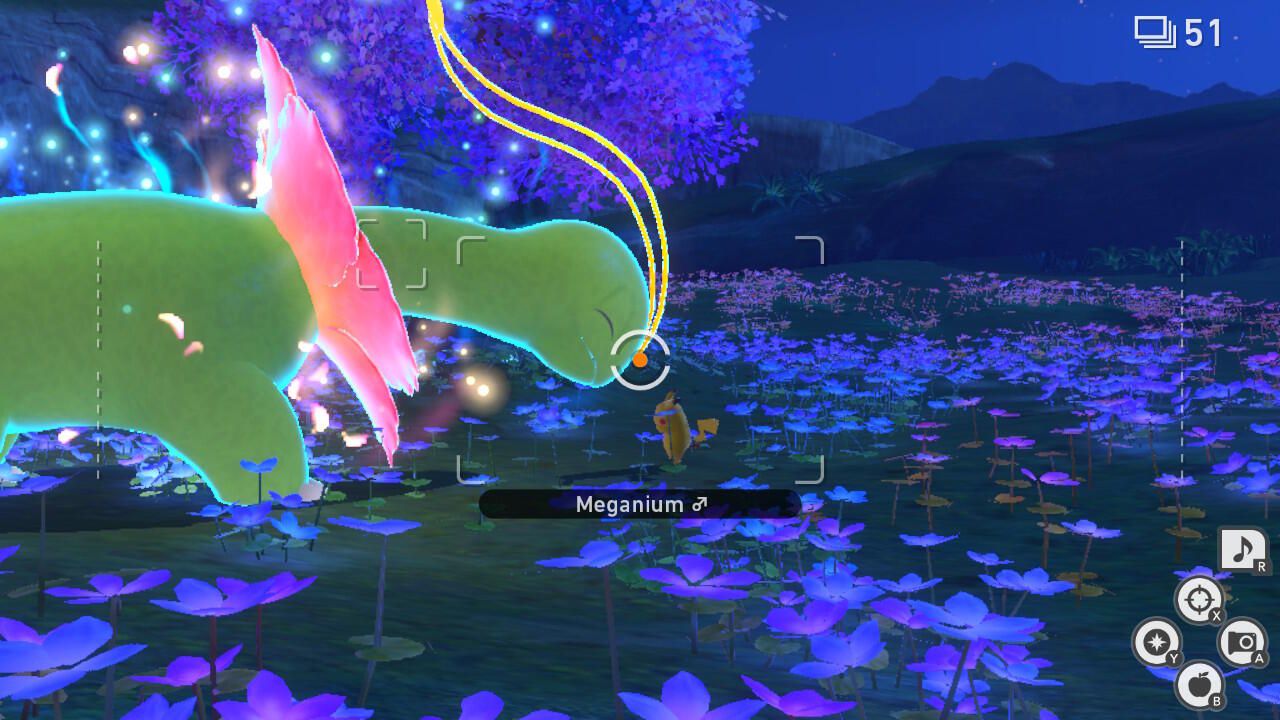Click the X button badge on the scan icon
The image size is (1280, 720).
[1214, 617]
